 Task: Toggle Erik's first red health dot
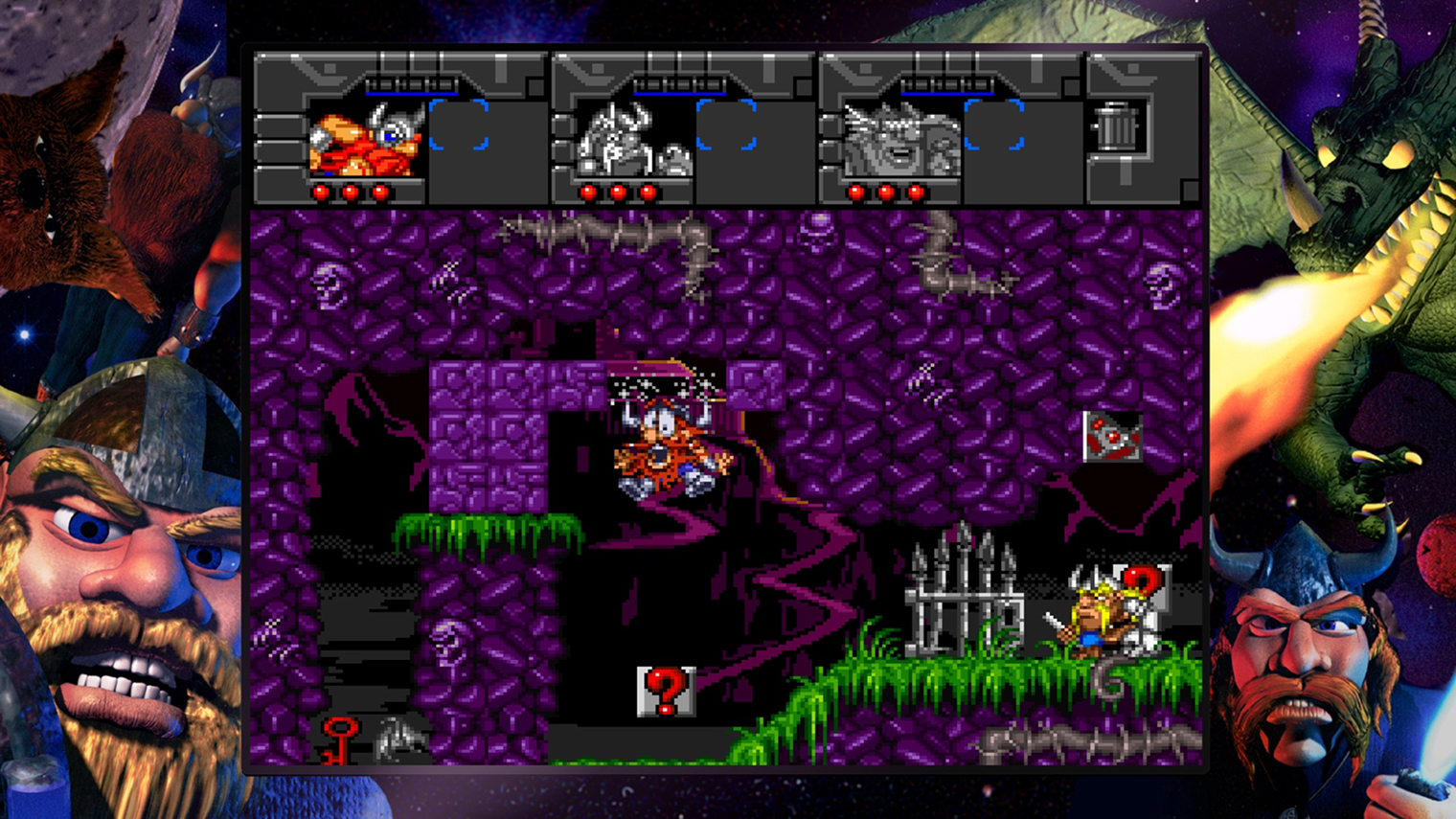[x=322, y=192]
